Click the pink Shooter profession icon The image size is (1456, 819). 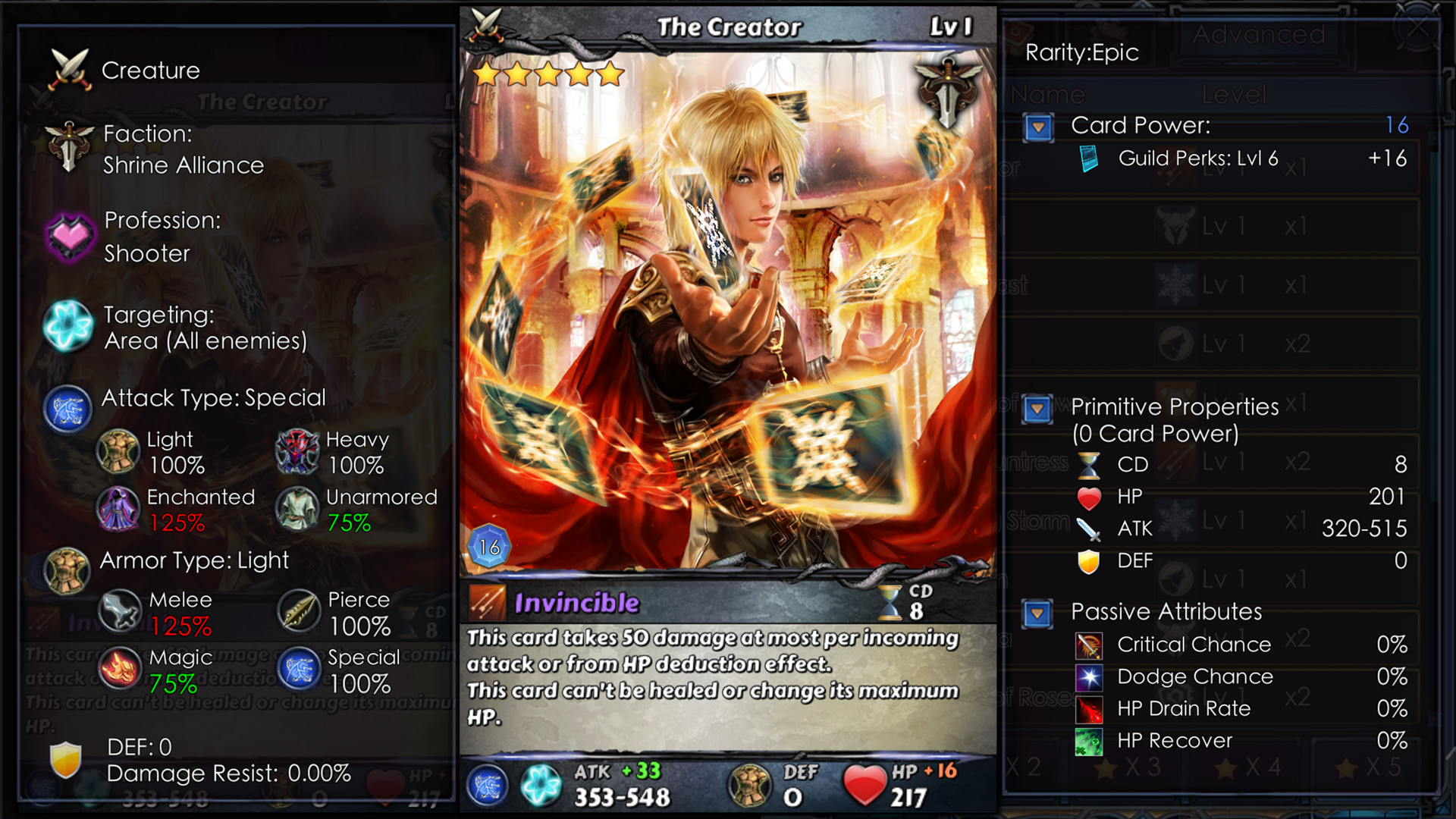[x=69, y=236]
